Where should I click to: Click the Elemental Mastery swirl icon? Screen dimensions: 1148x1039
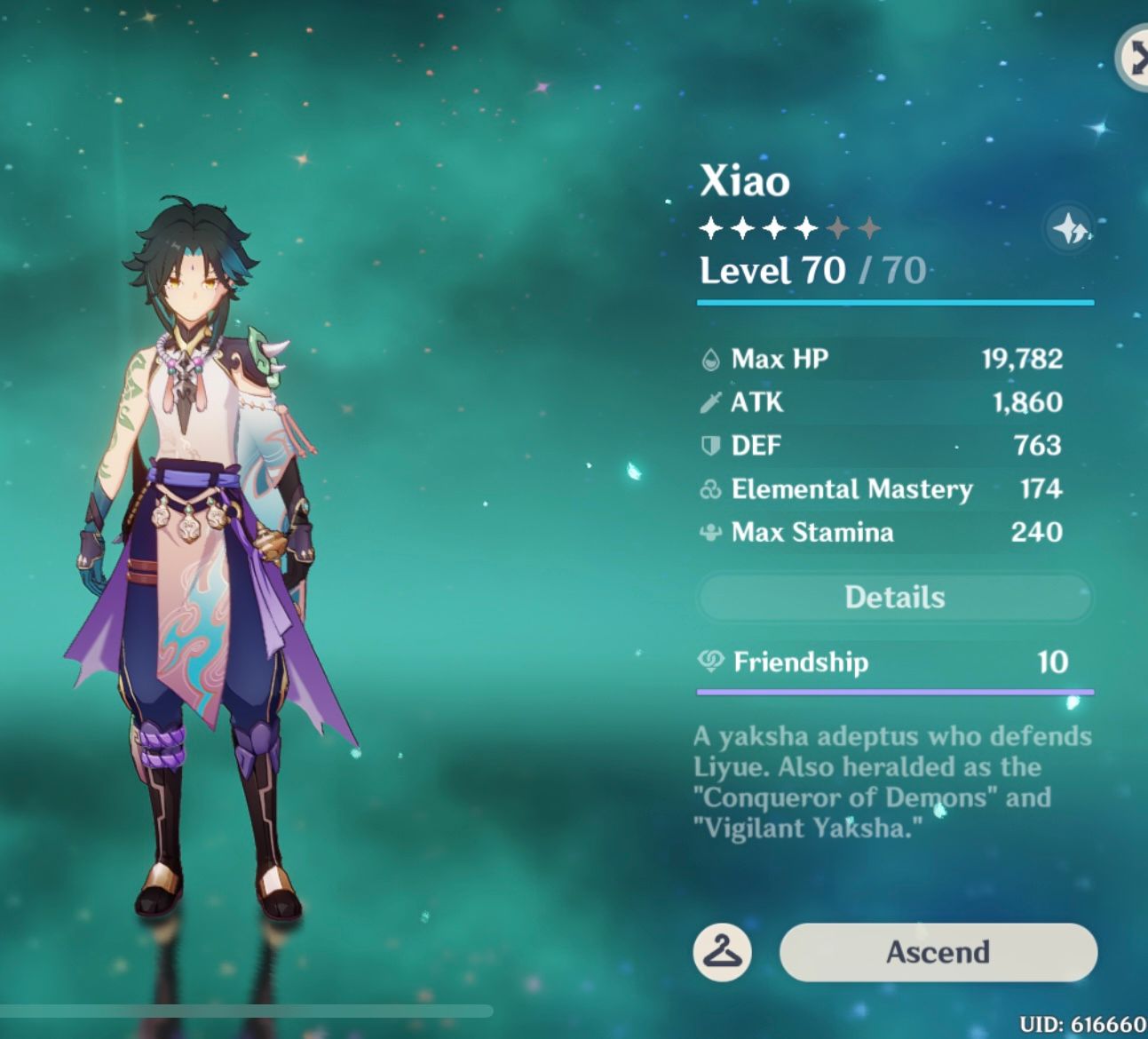pos(709,489)
